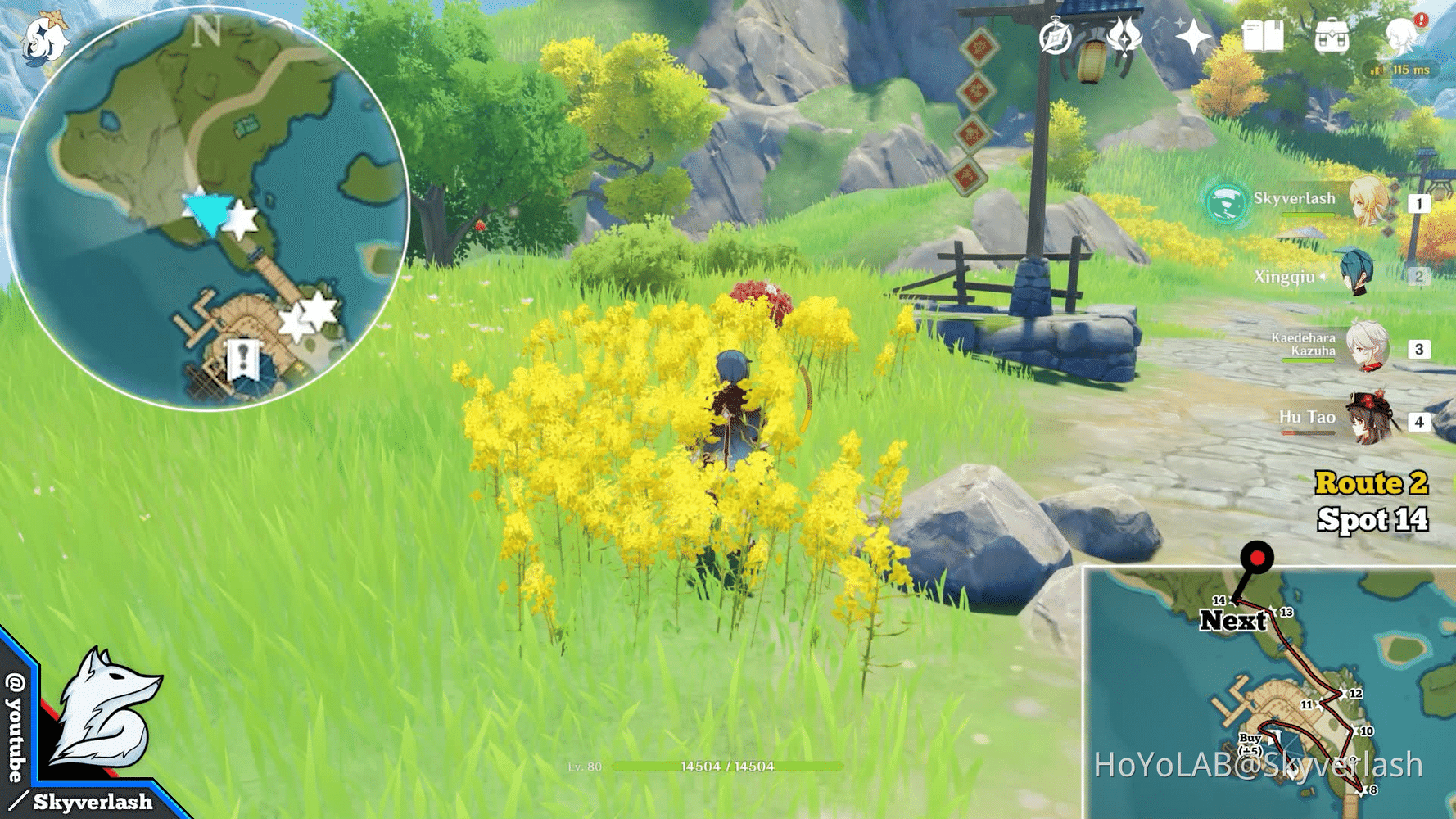Open the Events compass icon

click(x=1056, y=38)
